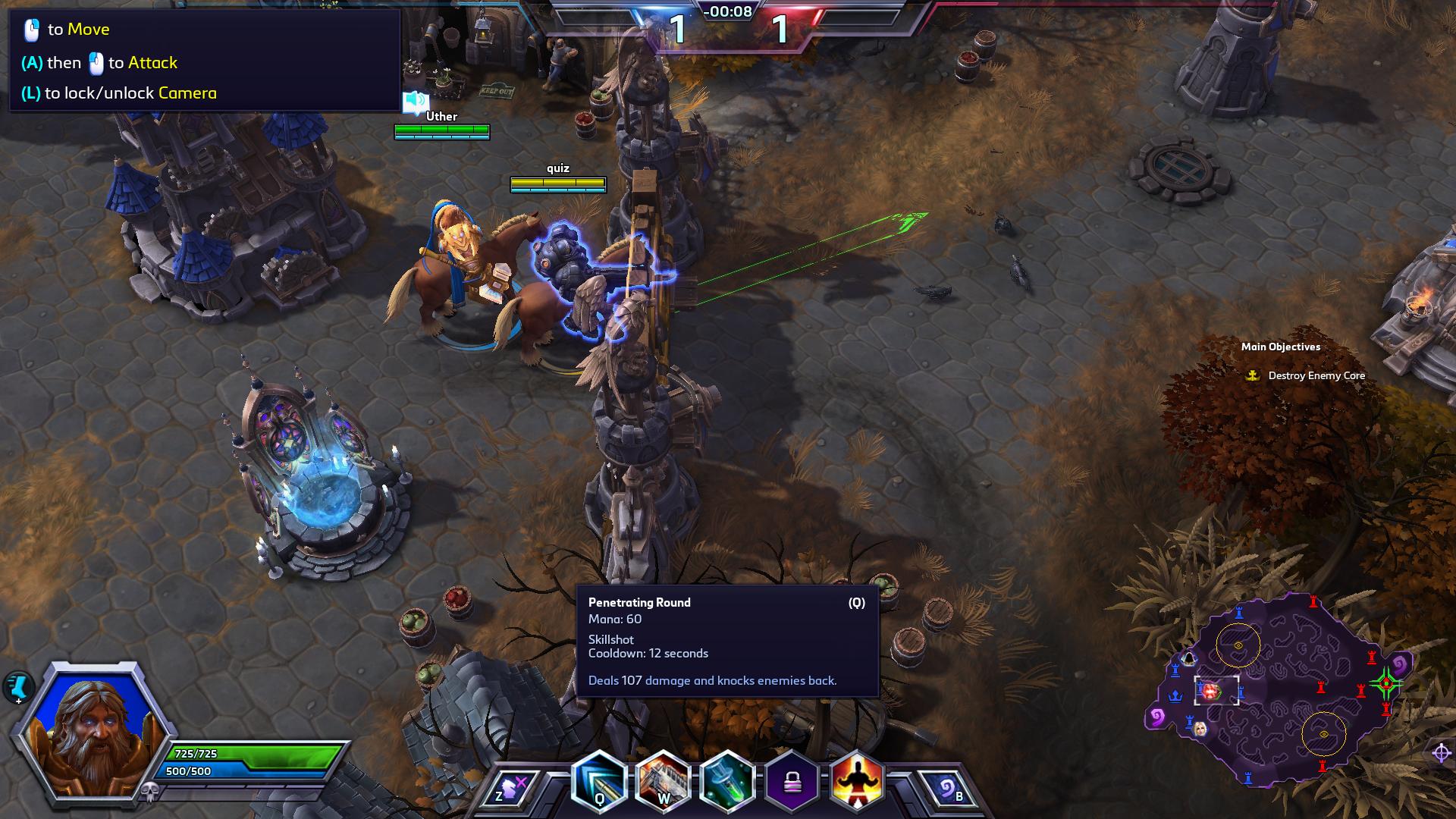Click the minimap ping crosshair button
The height and width of the screenshot is (819, 1456).
pos(1441,753)
